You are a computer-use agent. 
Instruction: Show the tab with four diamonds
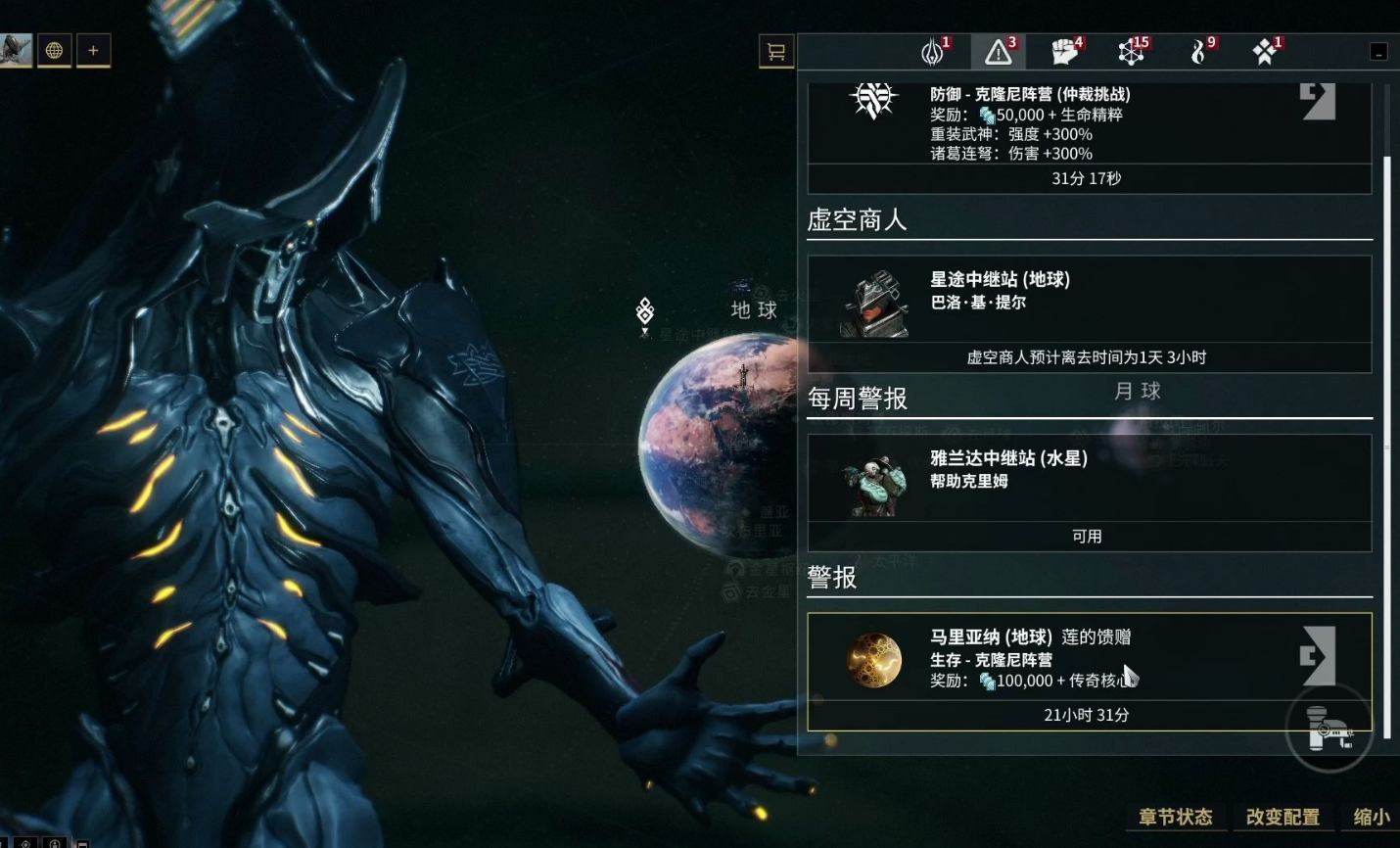click(1265, 51)
